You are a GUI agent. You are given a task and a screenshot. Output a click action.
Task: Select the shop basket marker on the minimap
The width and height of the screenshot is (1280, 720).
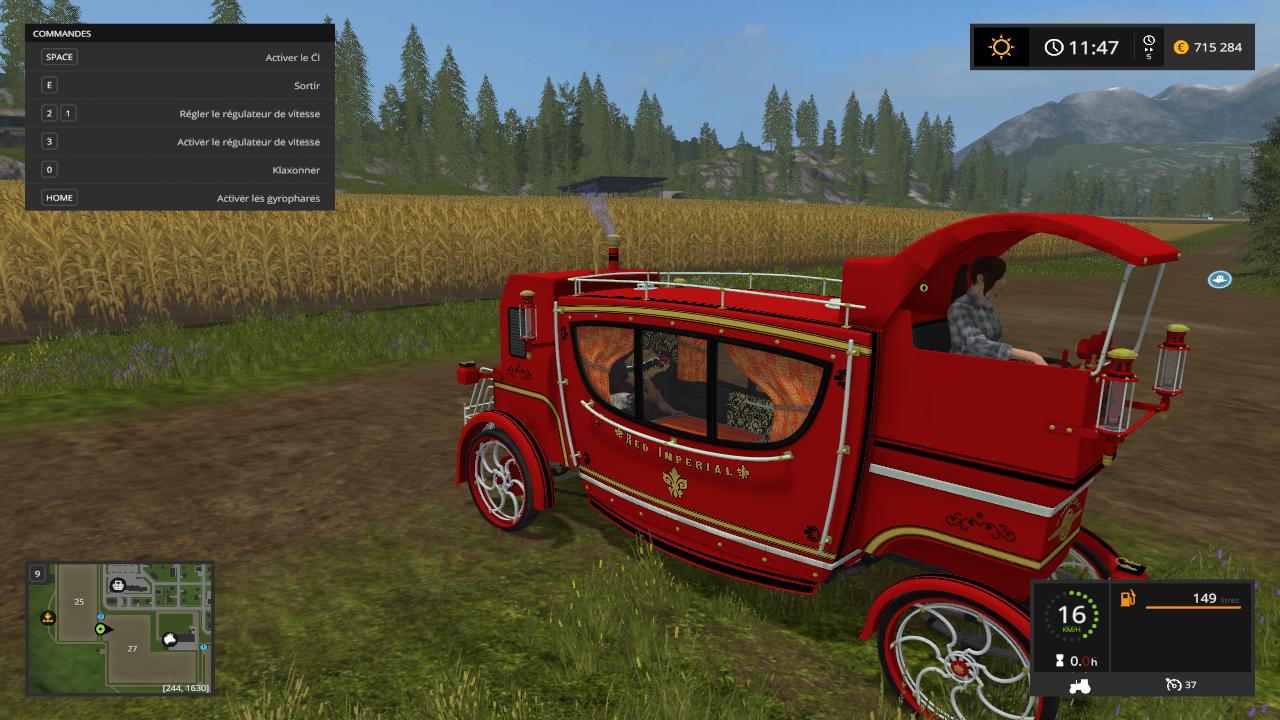tap(118, 585)
